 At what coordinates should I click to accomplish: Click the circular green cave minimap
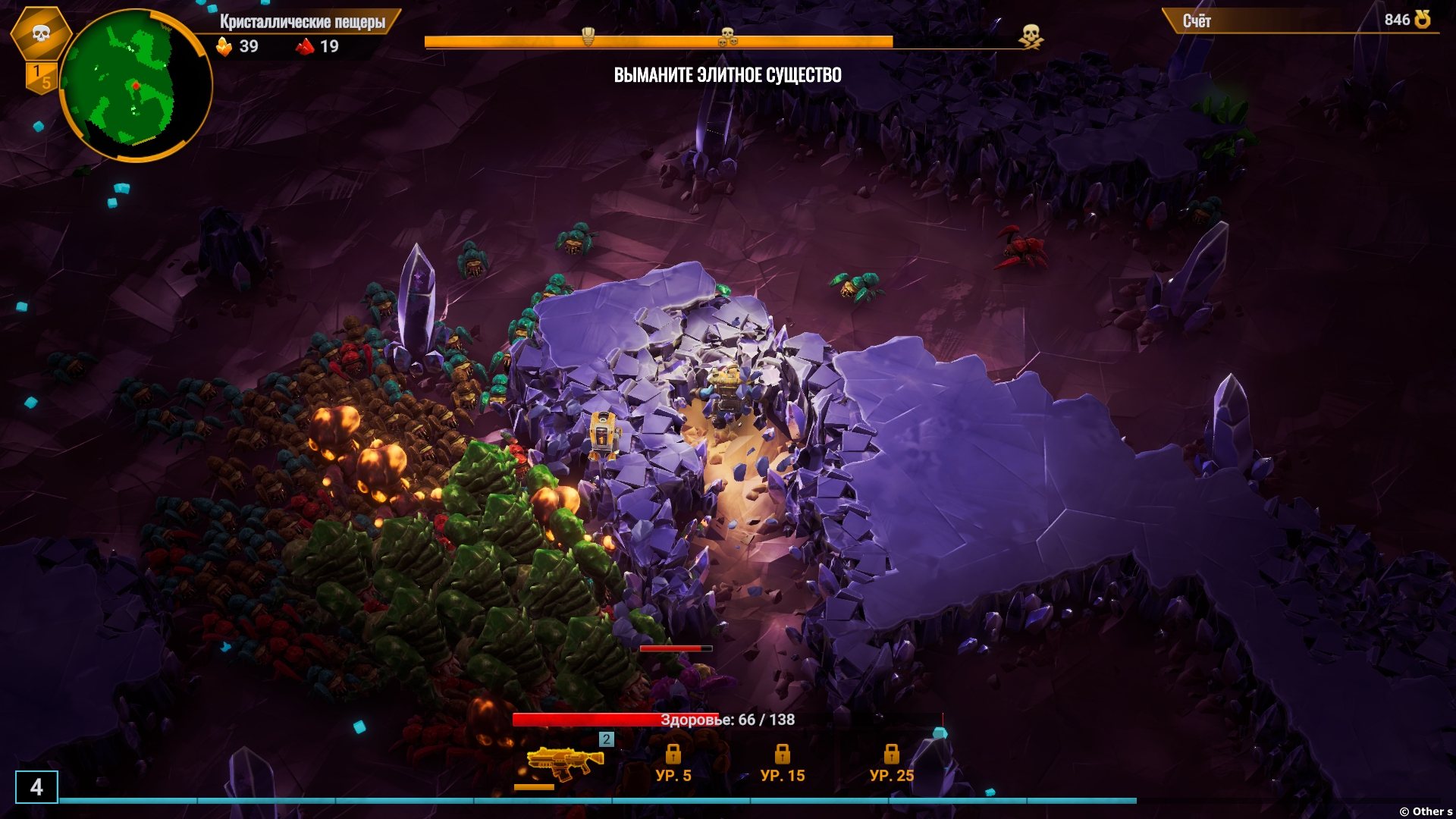(135, 85)
